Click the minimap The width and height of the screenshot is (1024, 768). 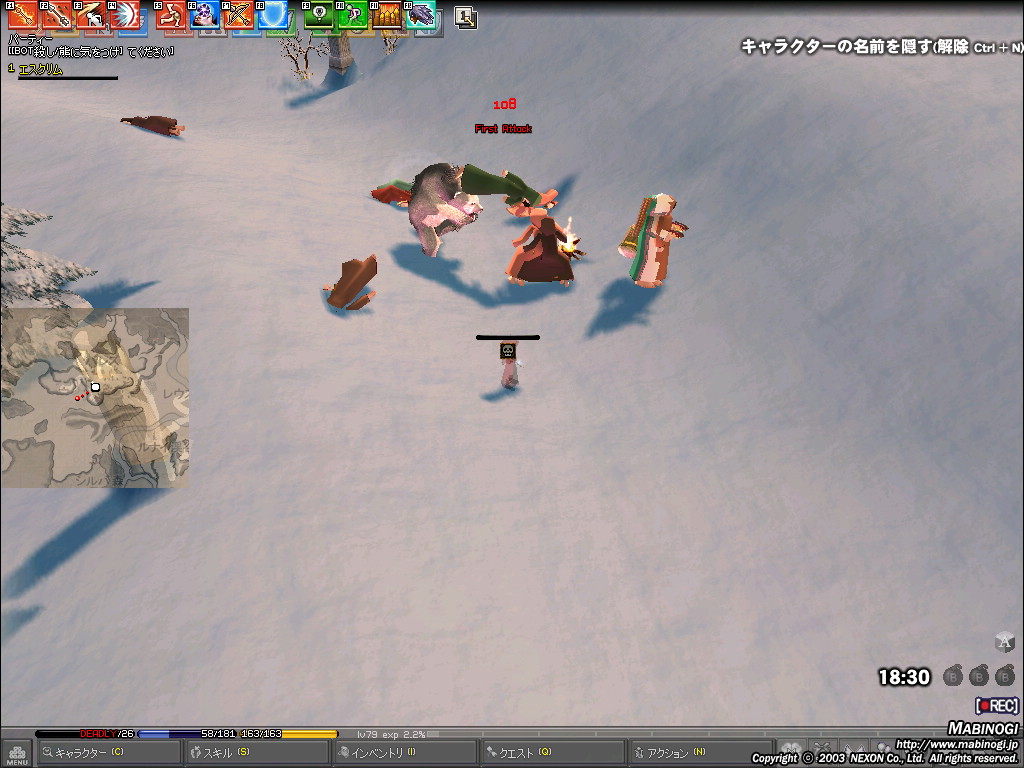point(95,397)
